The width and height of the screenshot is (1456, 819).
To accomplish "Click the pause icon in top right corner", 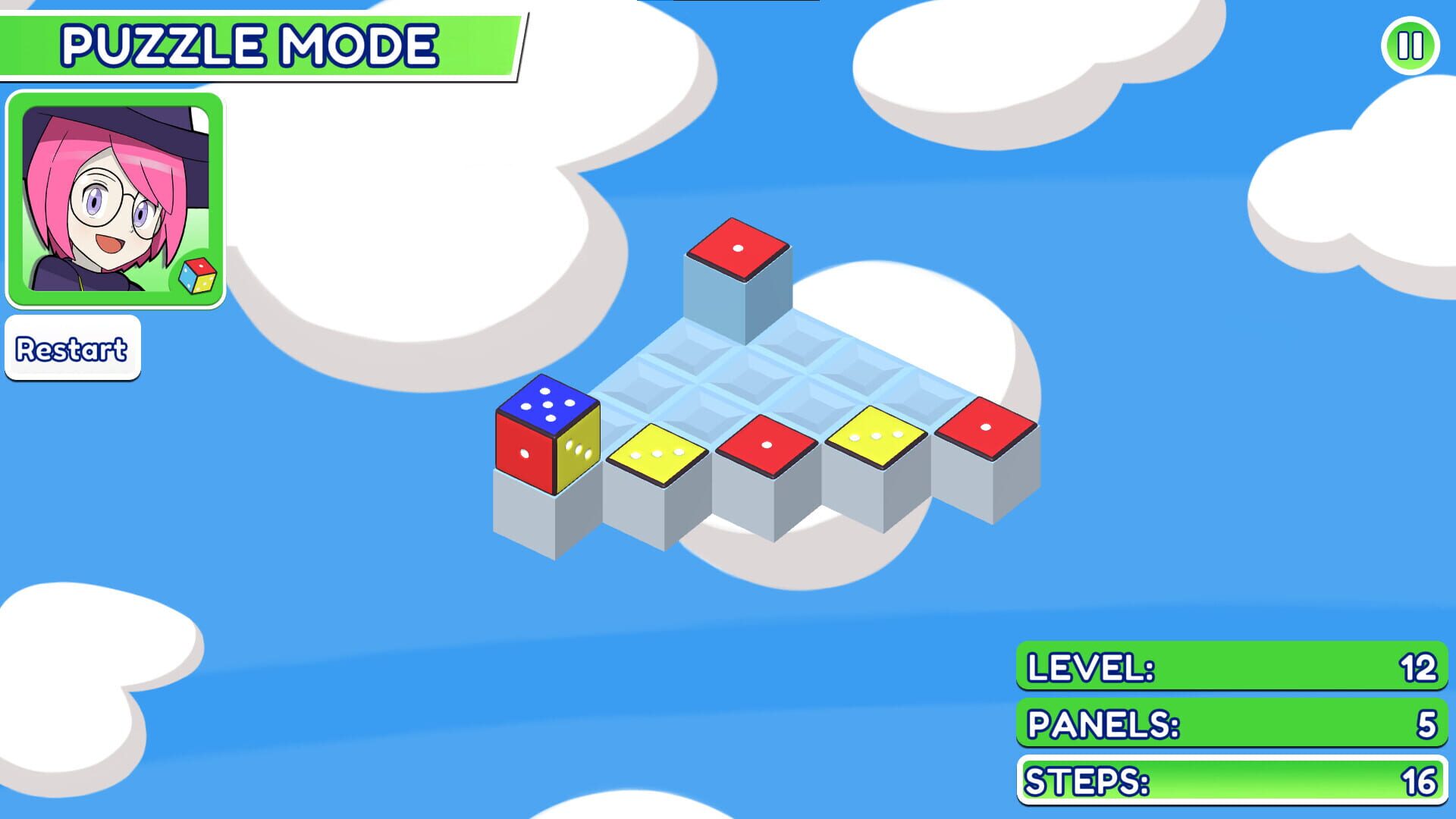I will point(1409,47).
